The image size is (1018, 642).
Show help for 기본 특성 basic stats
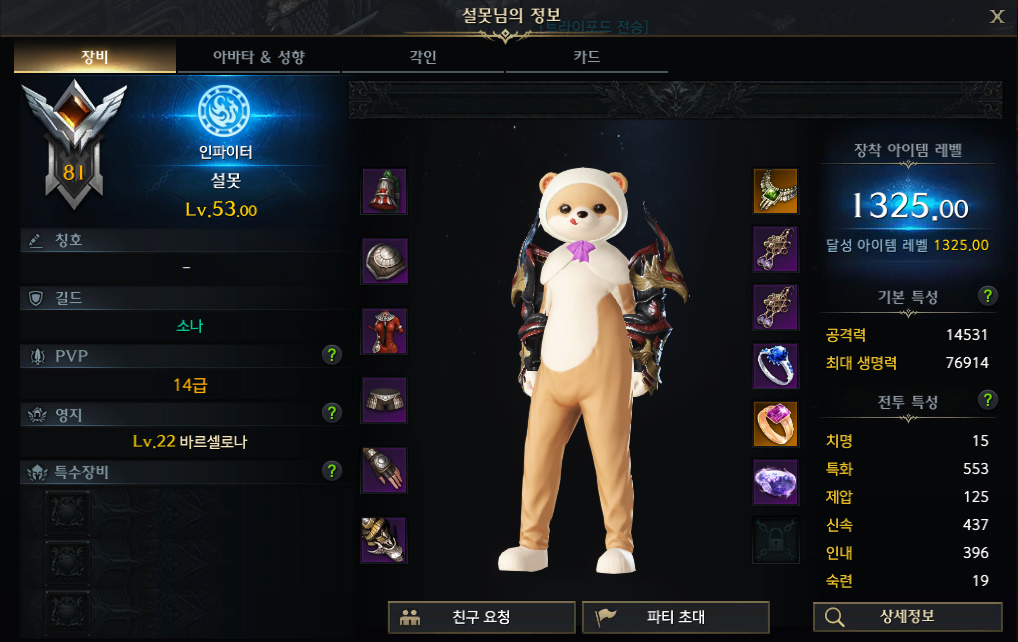tap(988, 296)
